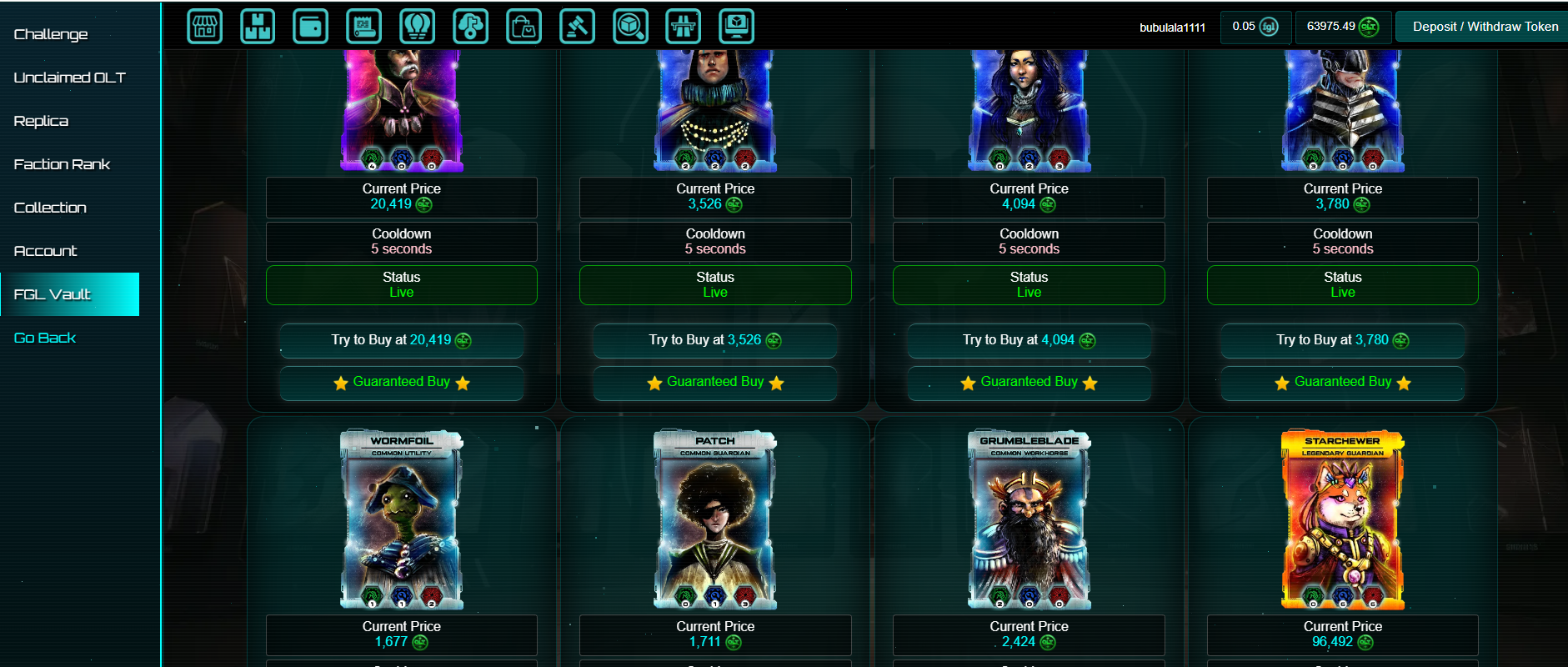Image resolution: width=1568 pixels, height=667 pixels.
Task: Go to Unclaimed OLT page
Action: point(70,78)
